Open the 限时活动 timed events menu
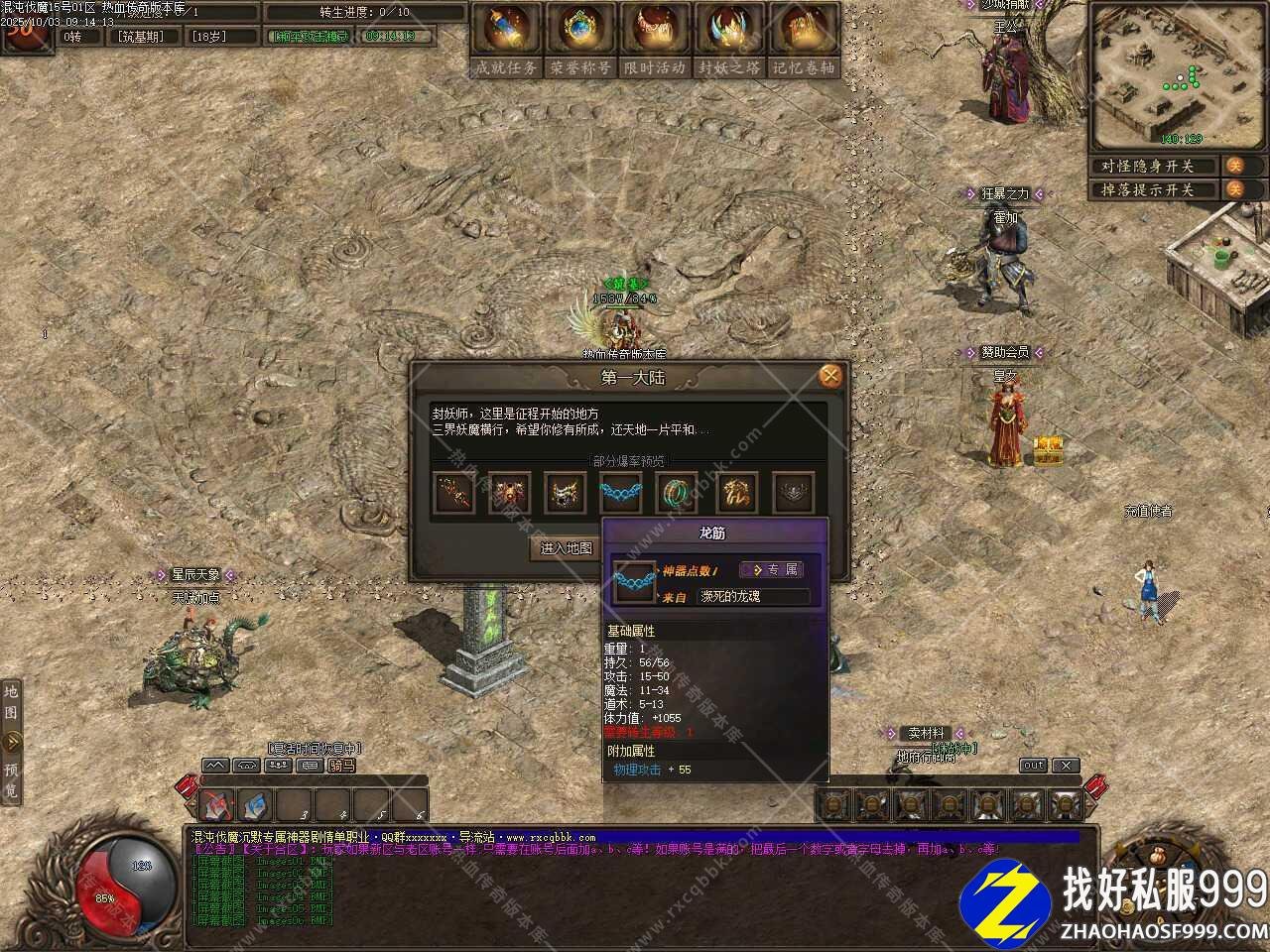This screenshot has height=952, width=1270. pyautogui.click(x=655, y=40)
